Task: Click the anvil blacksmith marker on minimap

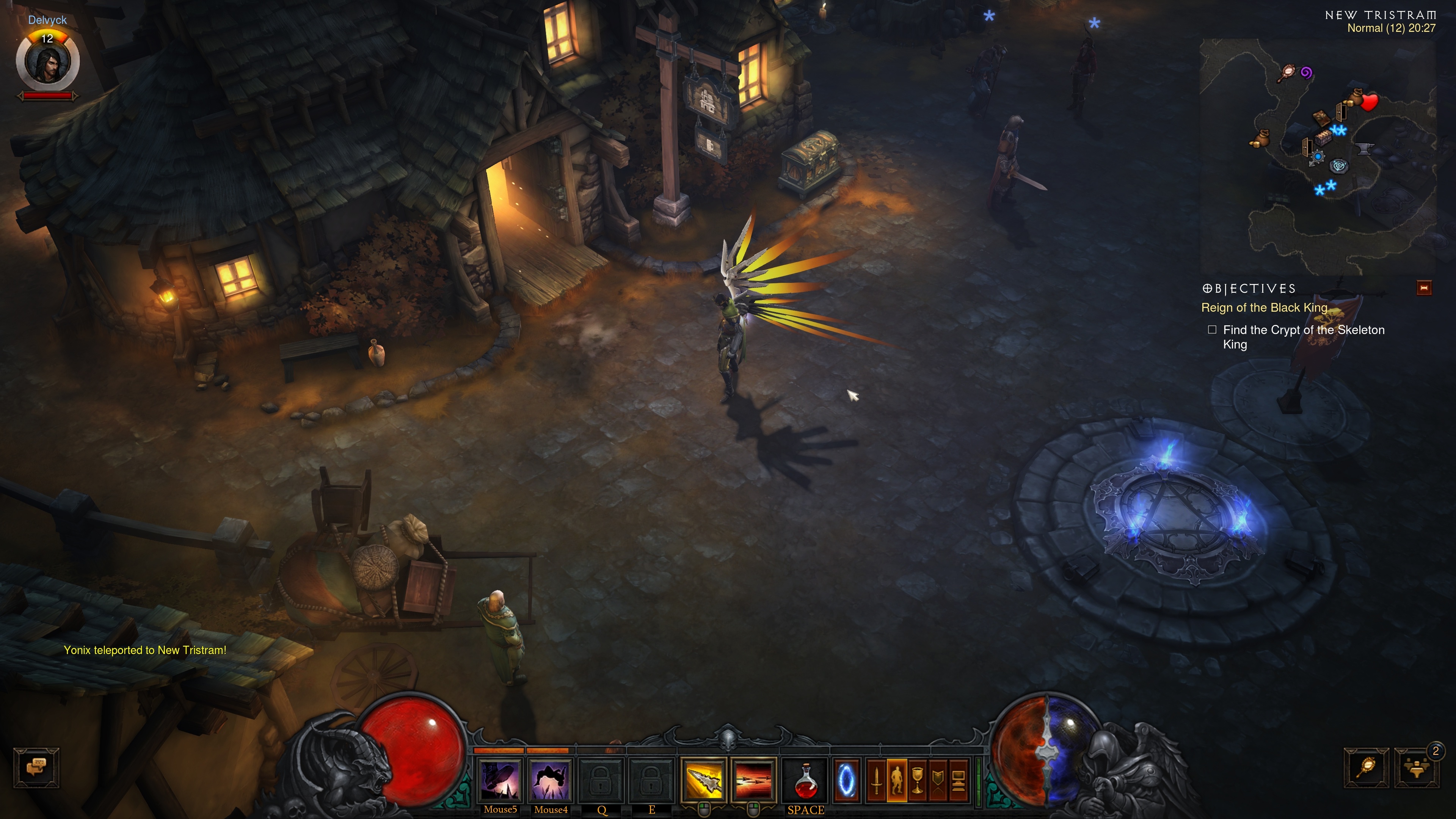Action: pyautogui.click(x=1365, y=149)
